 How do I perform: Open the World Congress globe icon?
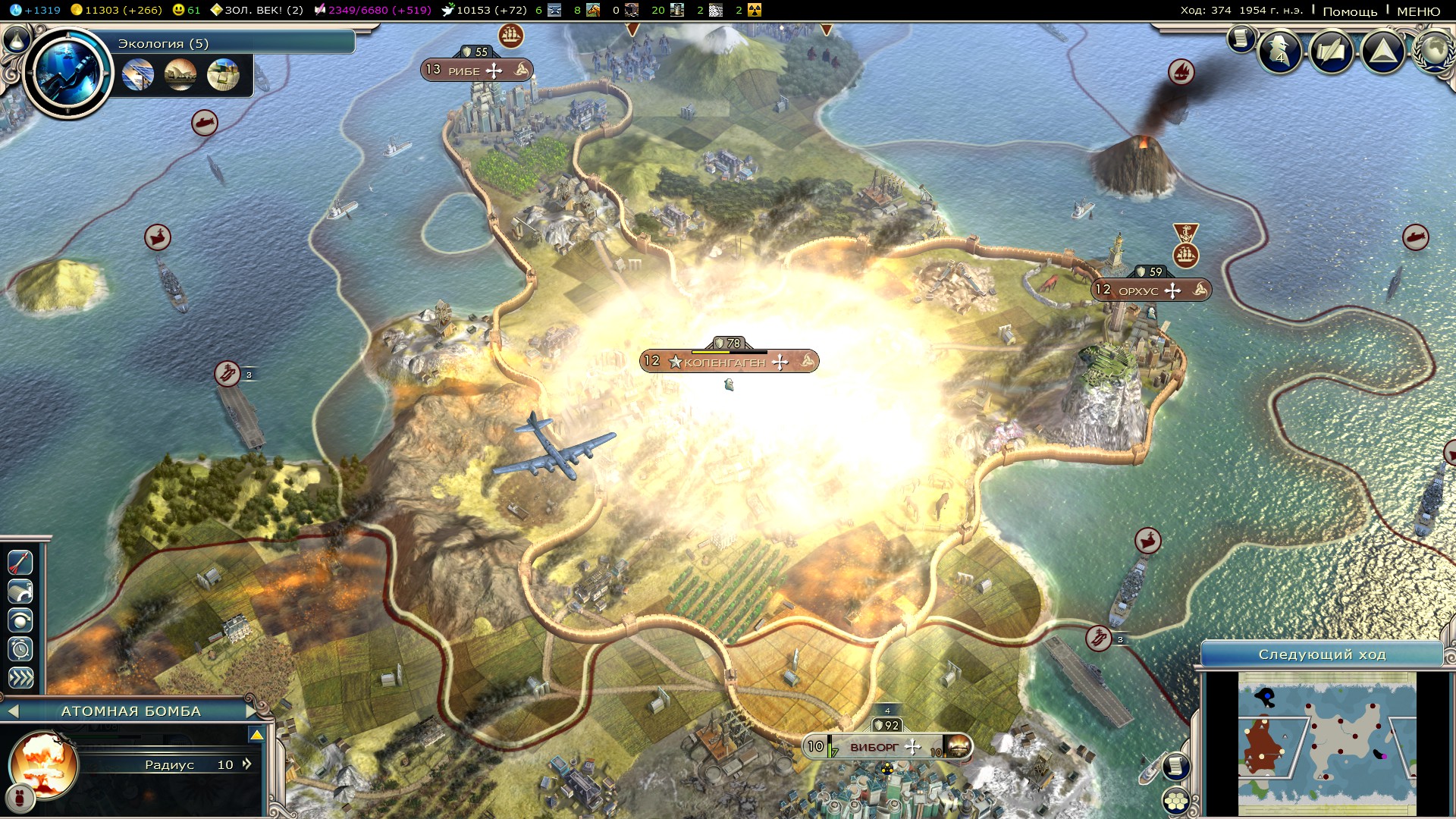coord(1435,50)
